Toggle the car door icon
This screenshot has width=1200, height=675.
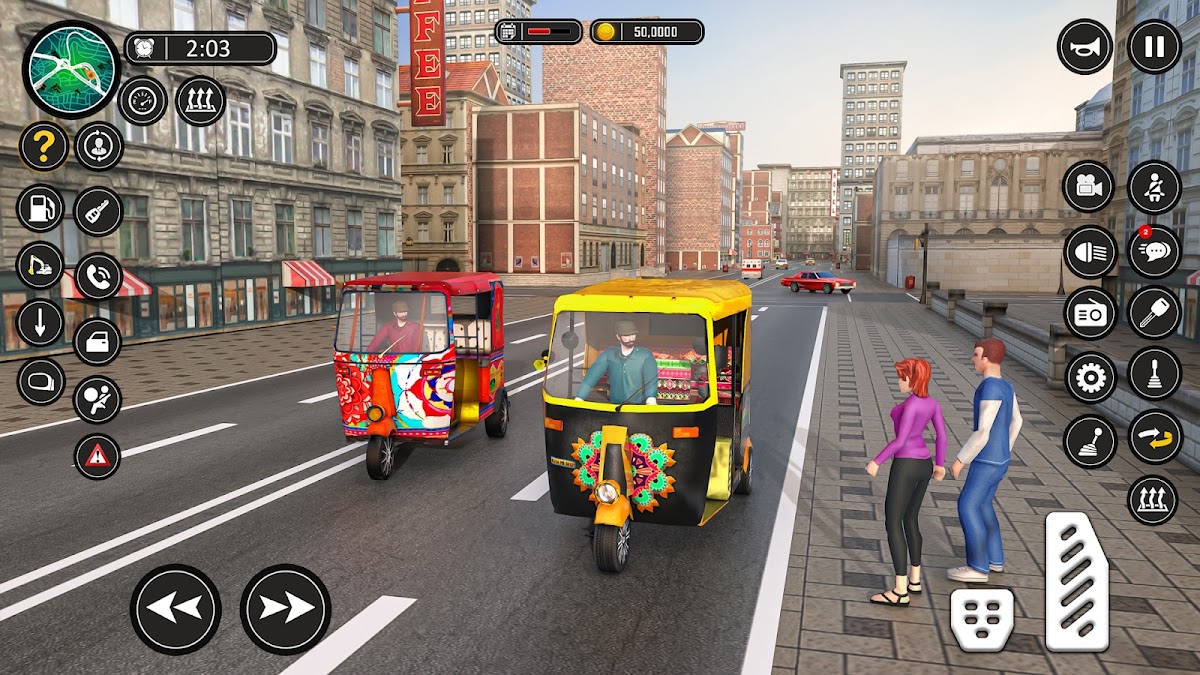pyautogui.click(x=98, y=341)
